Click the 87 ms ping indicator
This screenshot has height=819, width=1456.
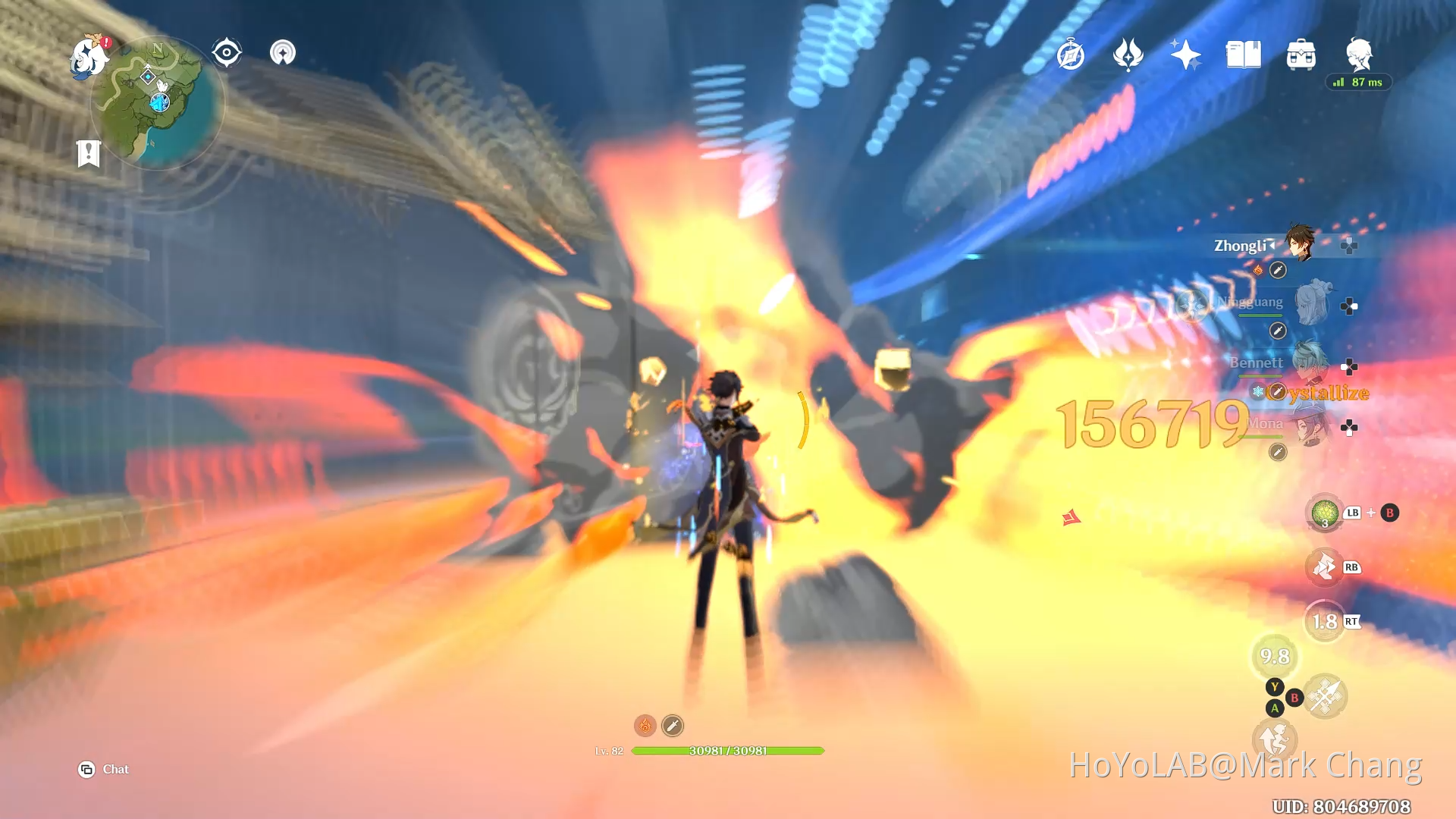tap(1360, 82)
